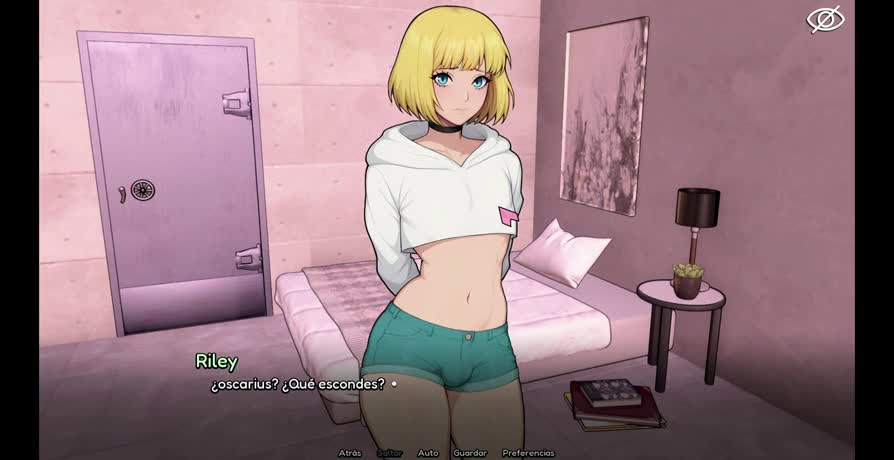This screenshot has height=460, width=894.
Task: Open the Guardar save menu
Action: [x=470, y=453]
